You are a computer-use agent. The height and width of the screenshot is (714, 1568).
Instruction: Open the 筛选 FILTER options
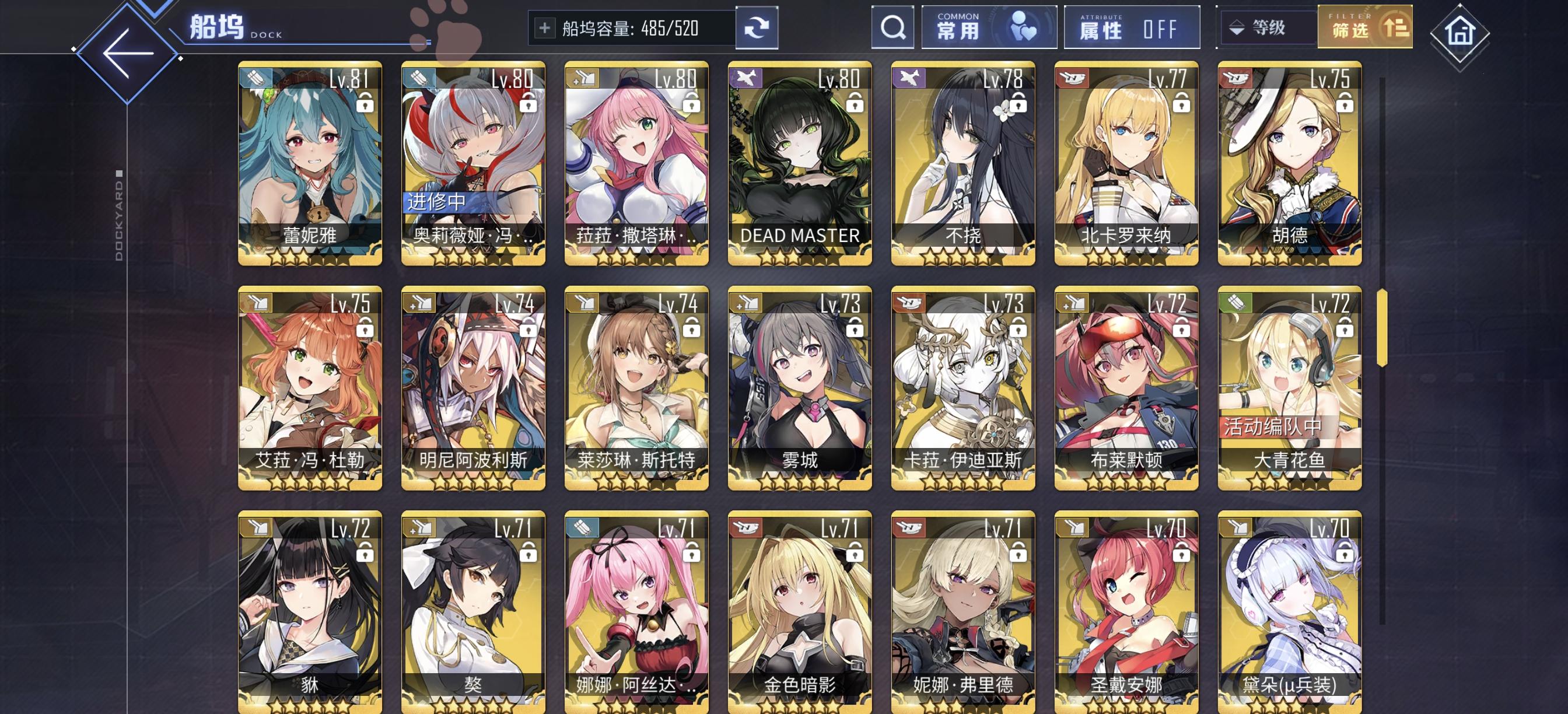pyautogui.click(x=1366, y=27)
